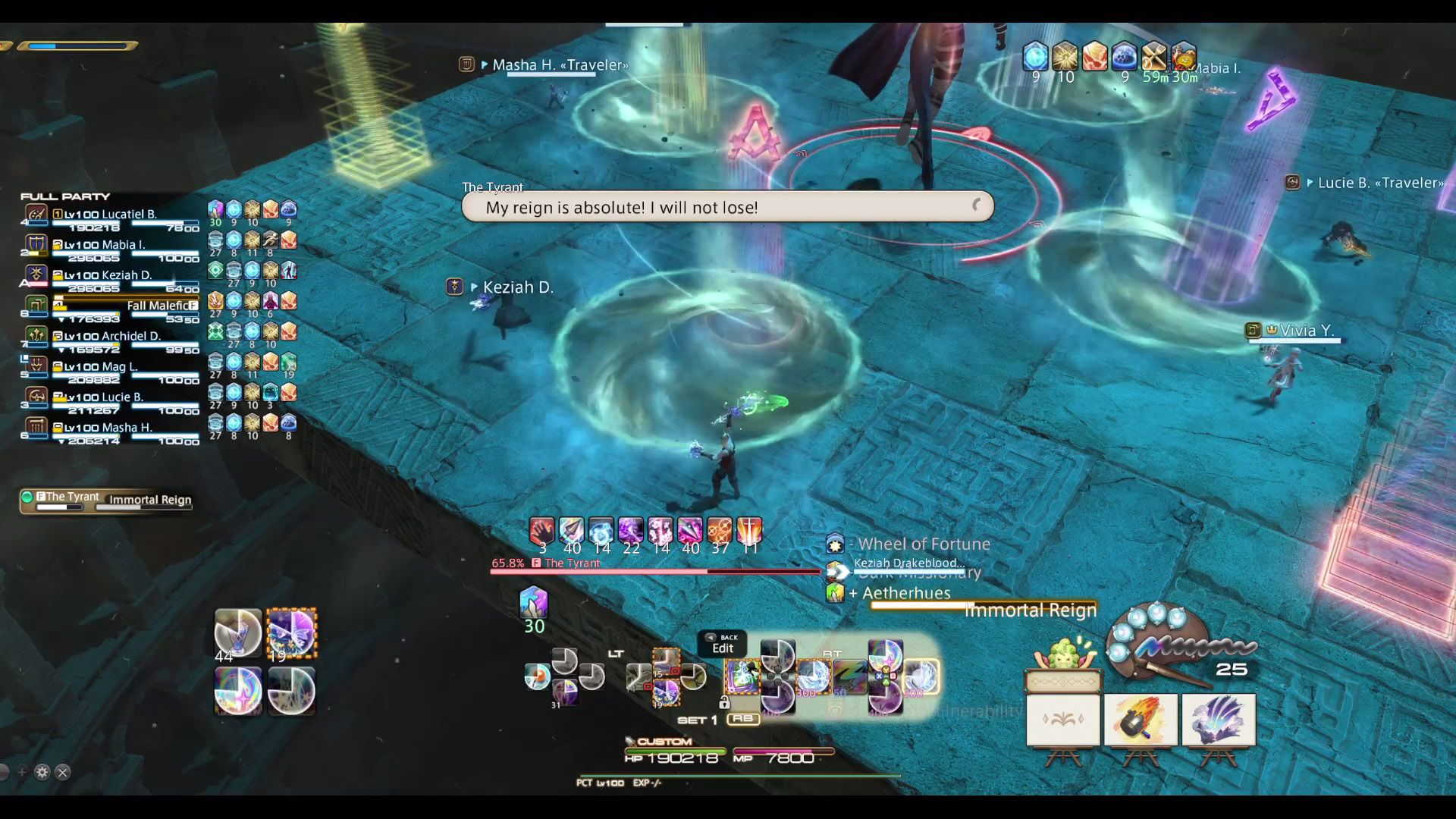The height and width of the screenshot is (819, 1456).
Task: Toggle the hotbar padlock icon
Action: [x=724, y=703]
